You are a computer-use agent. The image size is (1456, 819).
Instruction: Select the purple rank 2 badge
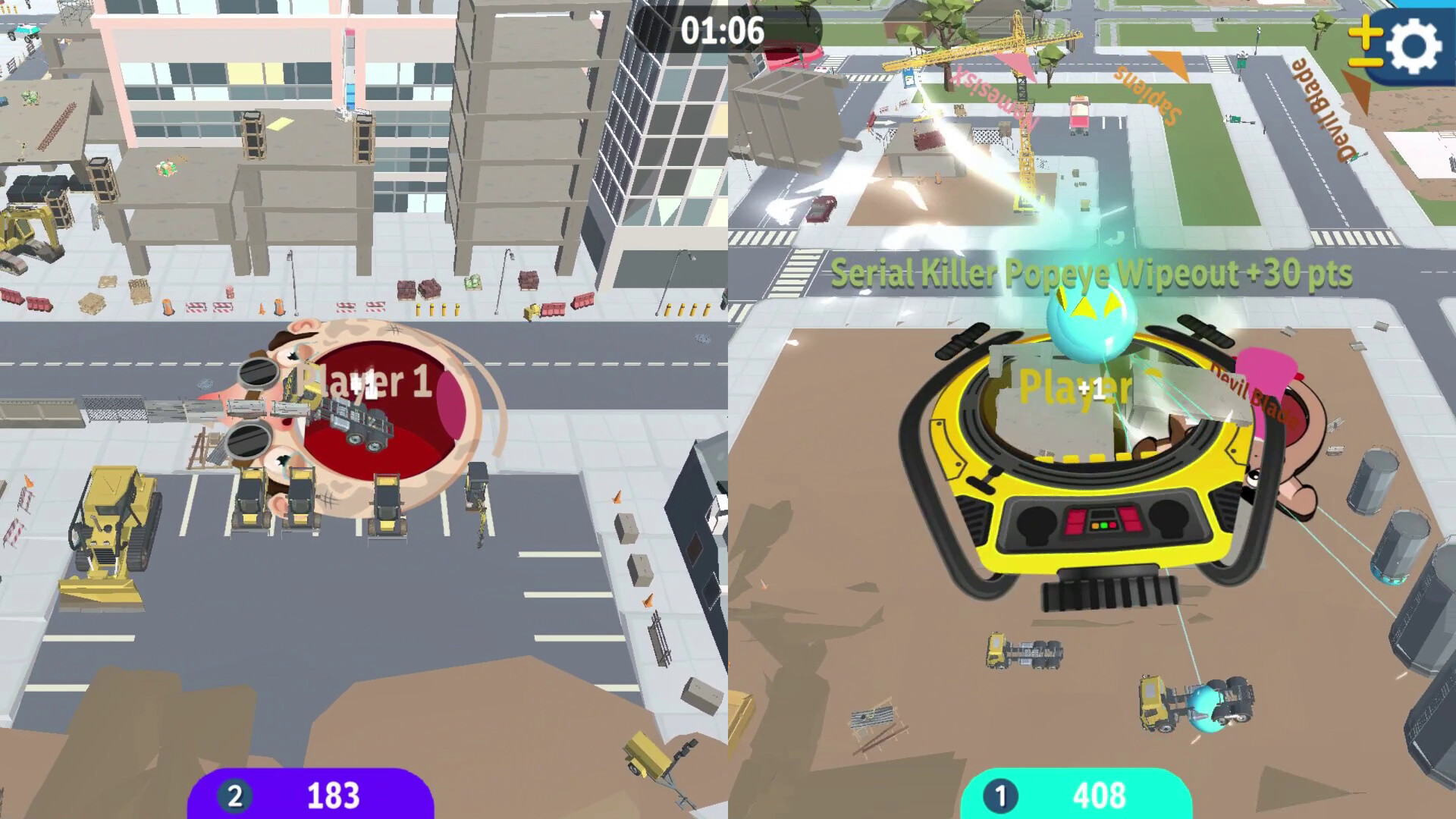(234, 796)
